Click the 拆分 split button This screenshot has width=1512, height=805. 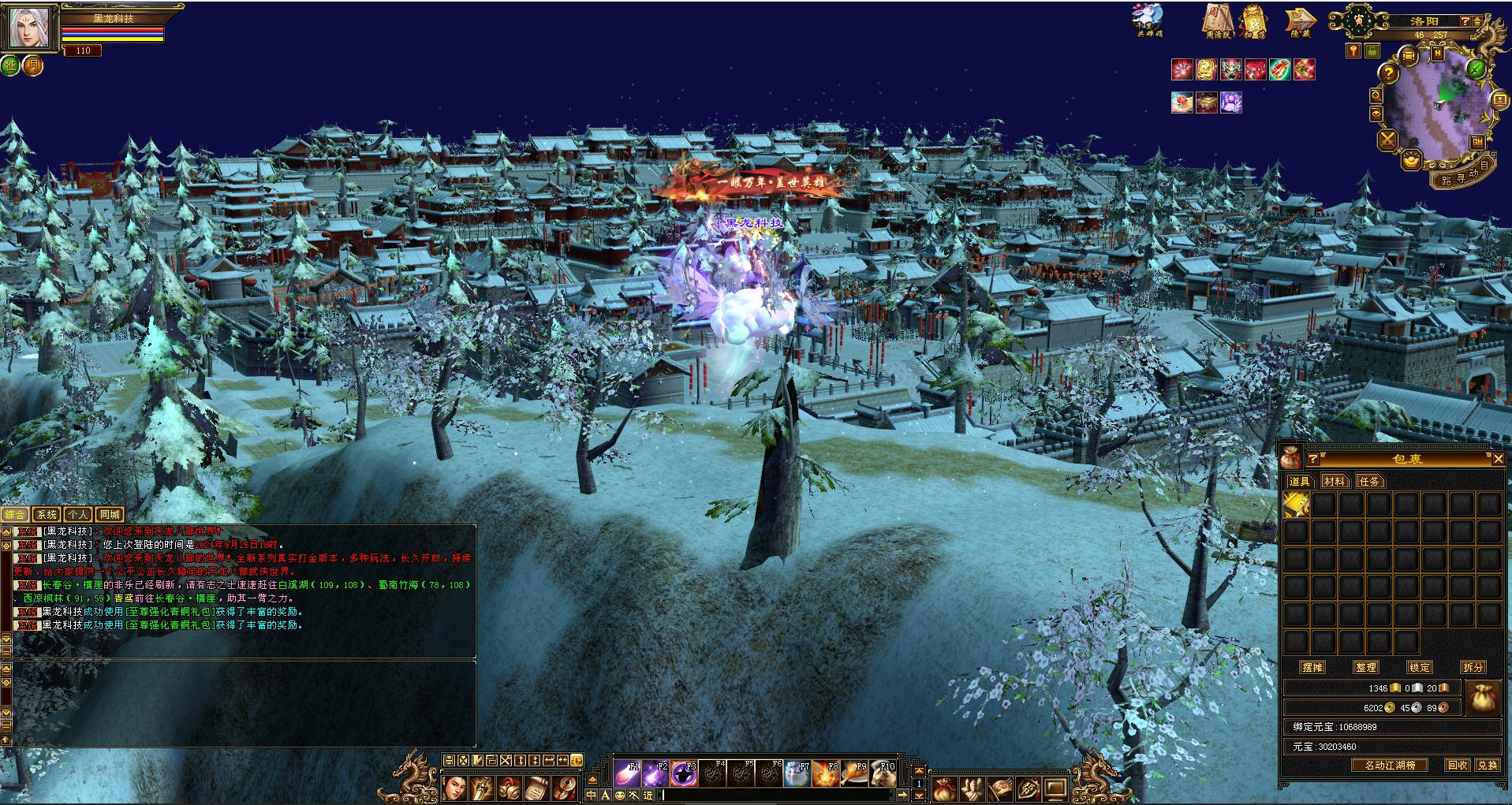coord(1473,667)
